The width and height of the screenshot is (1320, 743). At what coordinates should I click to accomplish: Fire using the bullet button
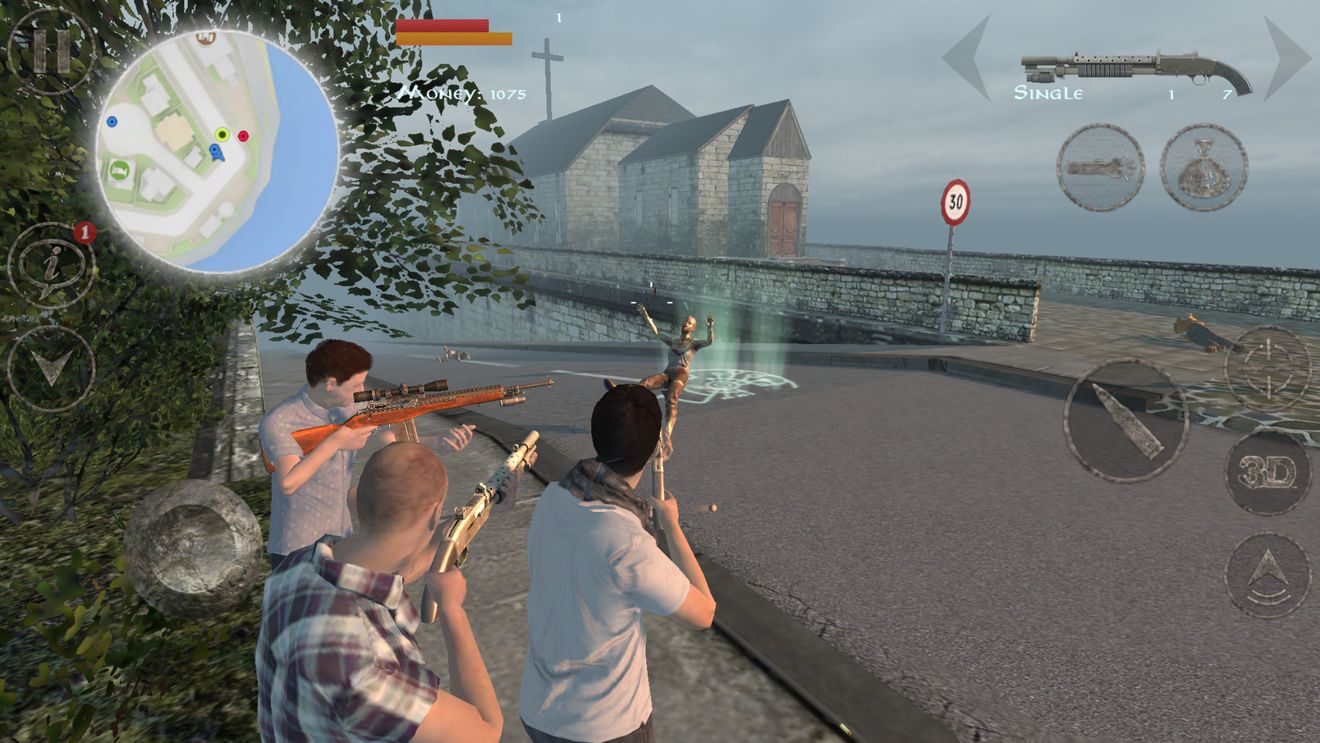click(1125, 420)
